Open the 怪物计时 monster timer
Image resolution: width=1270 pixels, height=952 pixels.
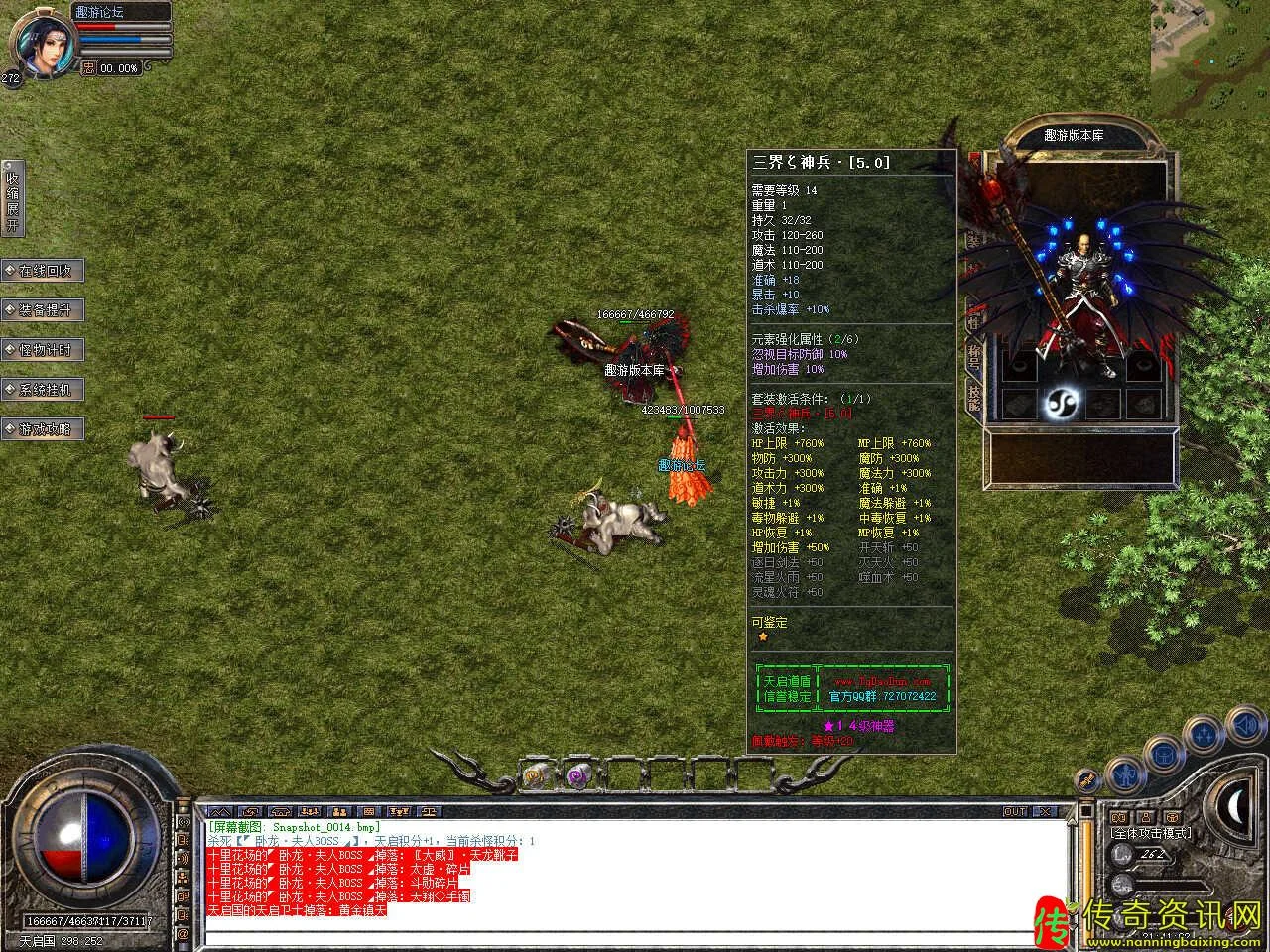click(x=44, y=350)
